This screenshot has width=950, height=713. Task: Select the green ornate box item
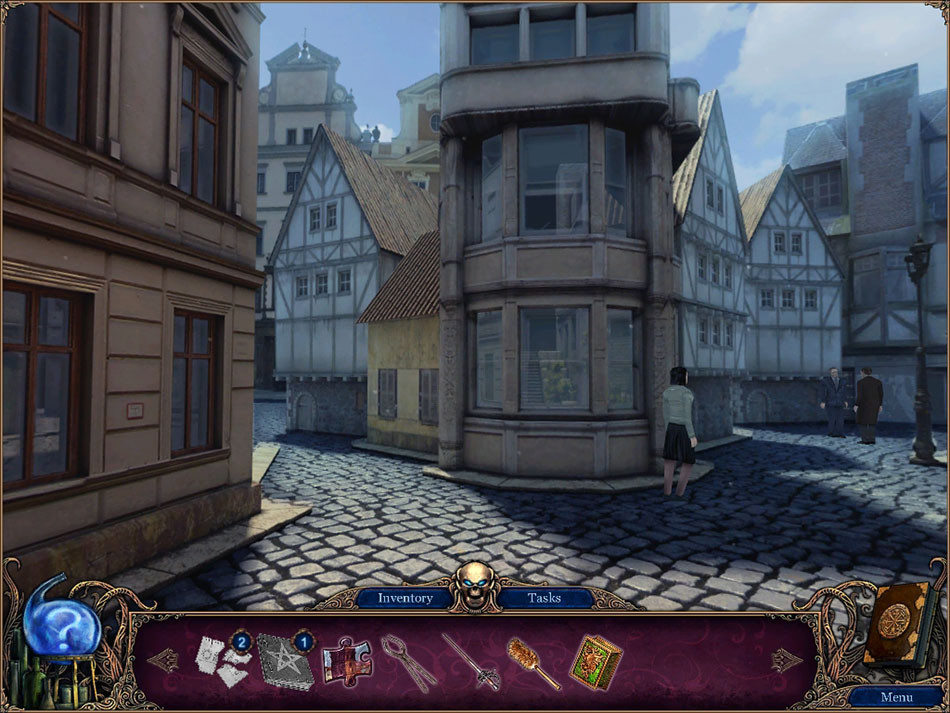point(596,661)
